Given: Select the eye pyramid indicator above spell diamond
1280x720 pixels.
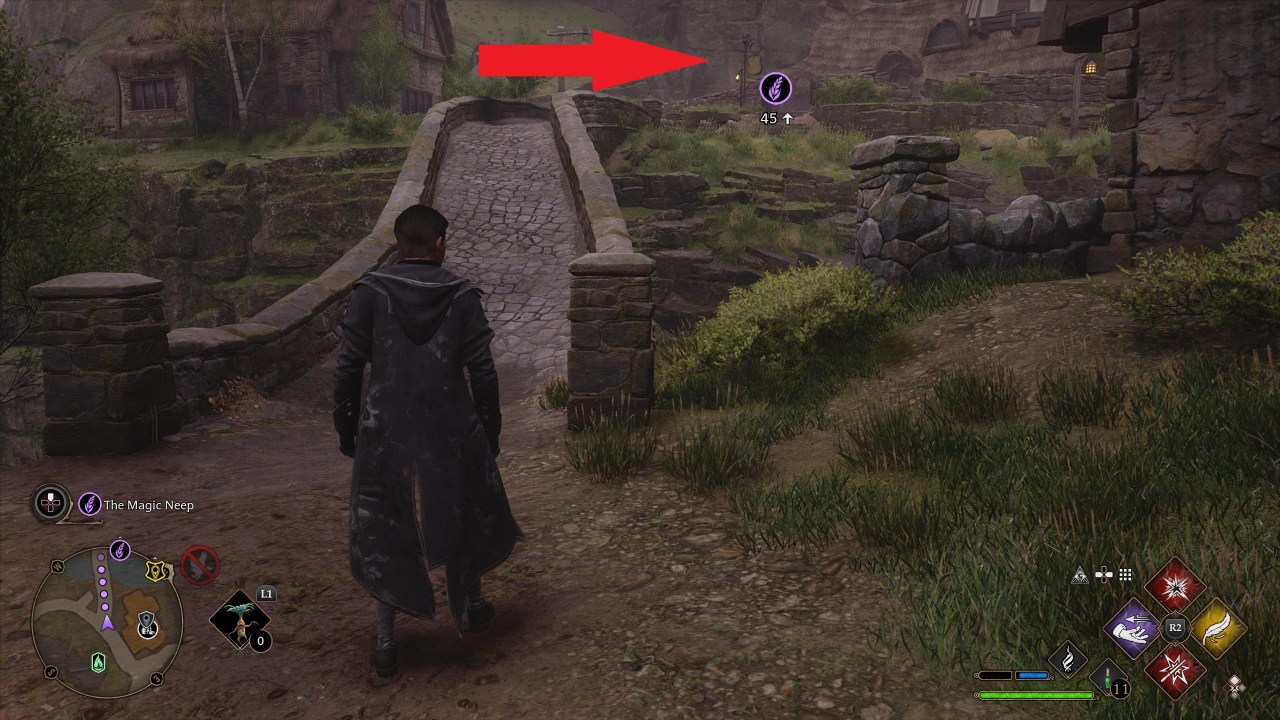Looking at the screenshot, I should point(1080,575).
